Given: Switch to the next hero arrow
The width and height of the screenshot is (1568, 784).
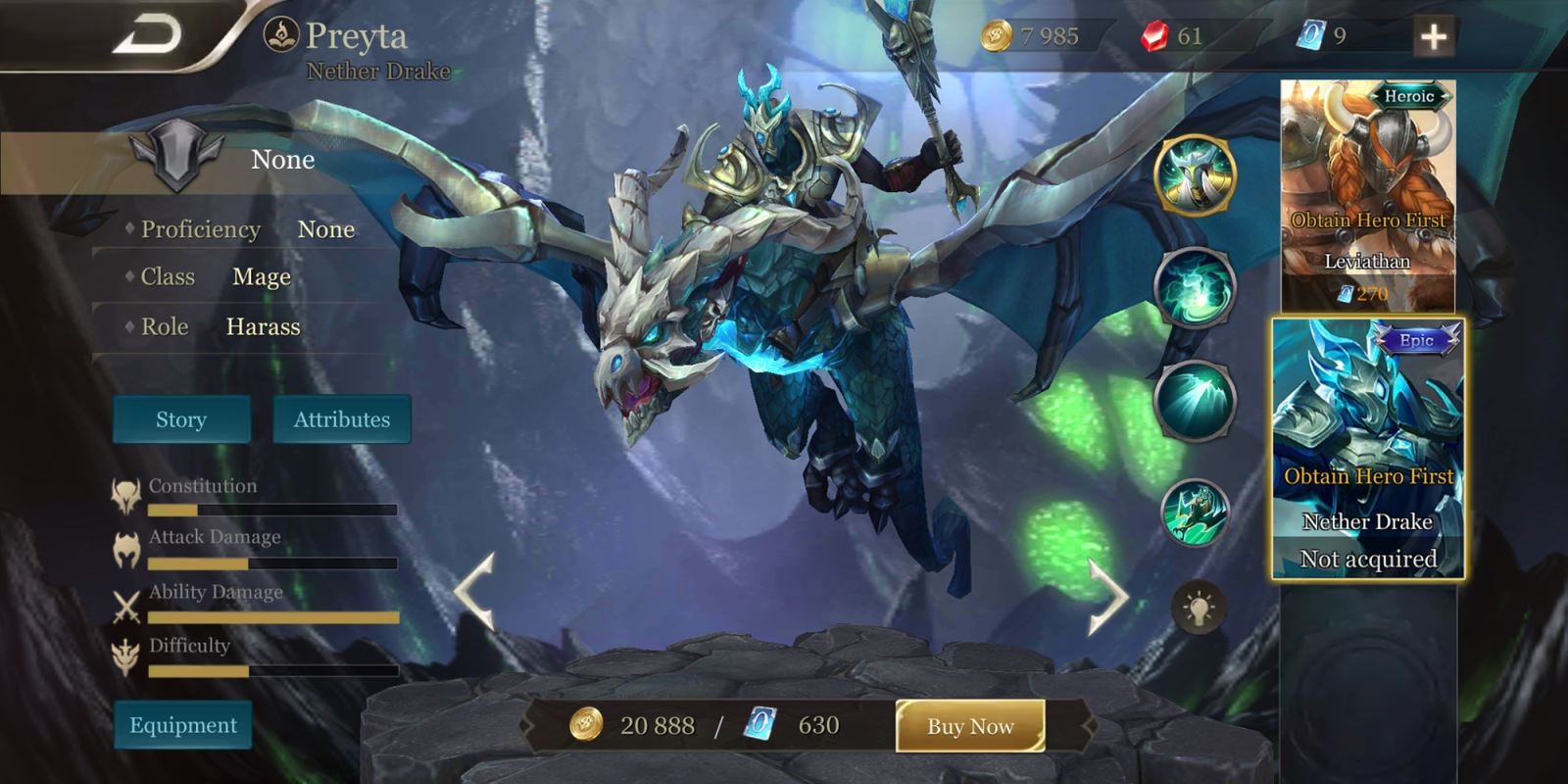Looking at the screenshot, I should click(1107, 596).
